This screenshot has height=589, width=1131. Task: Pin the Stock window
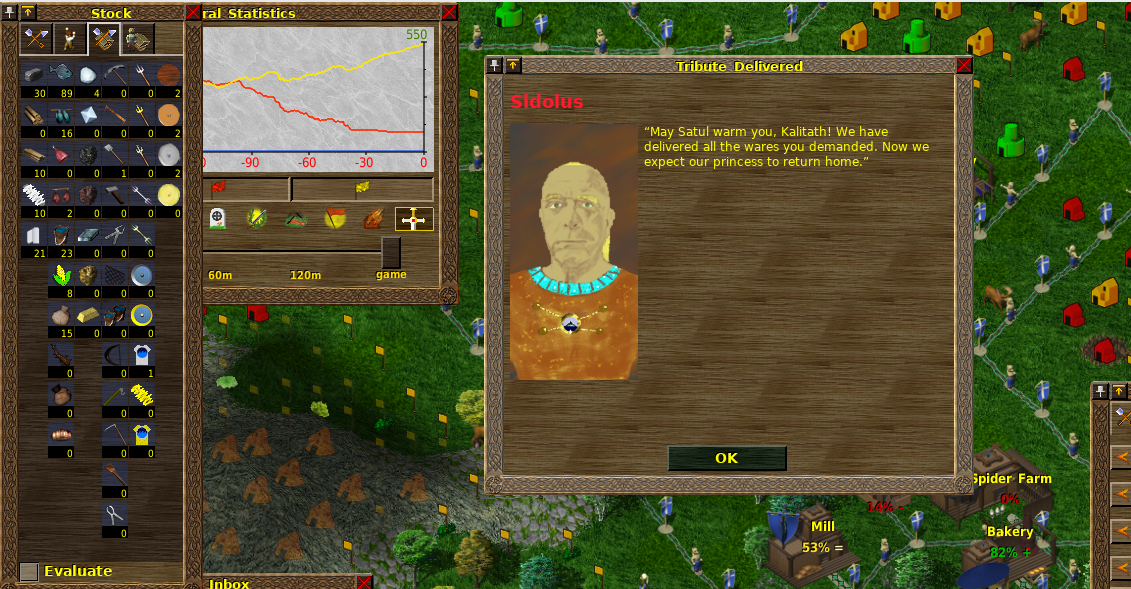10,12
